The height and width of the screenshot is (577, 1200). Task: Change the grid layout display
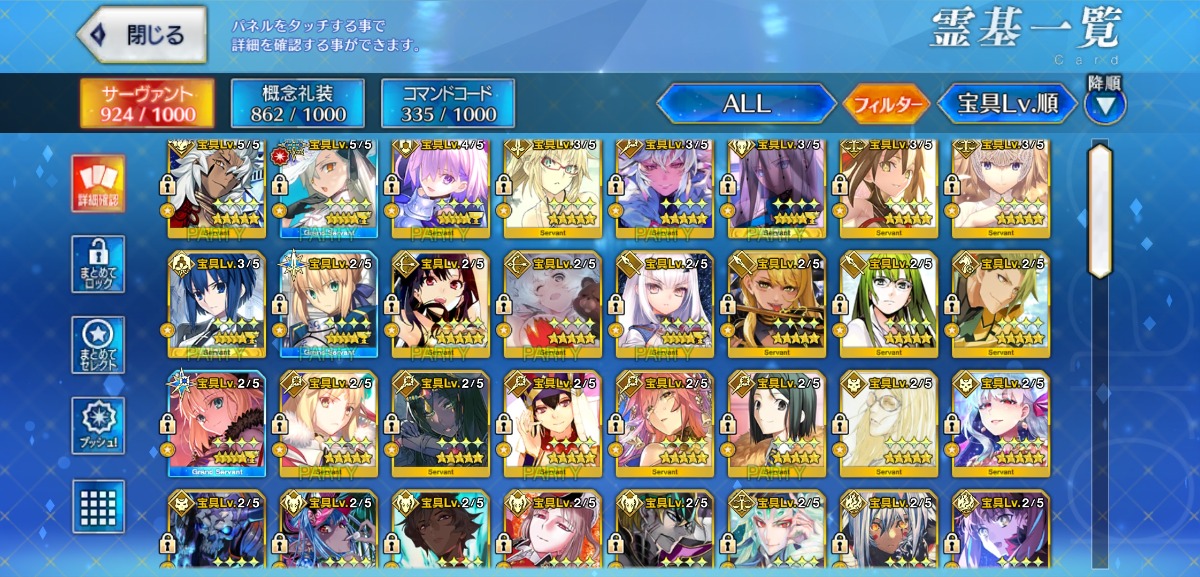(98, 506)
